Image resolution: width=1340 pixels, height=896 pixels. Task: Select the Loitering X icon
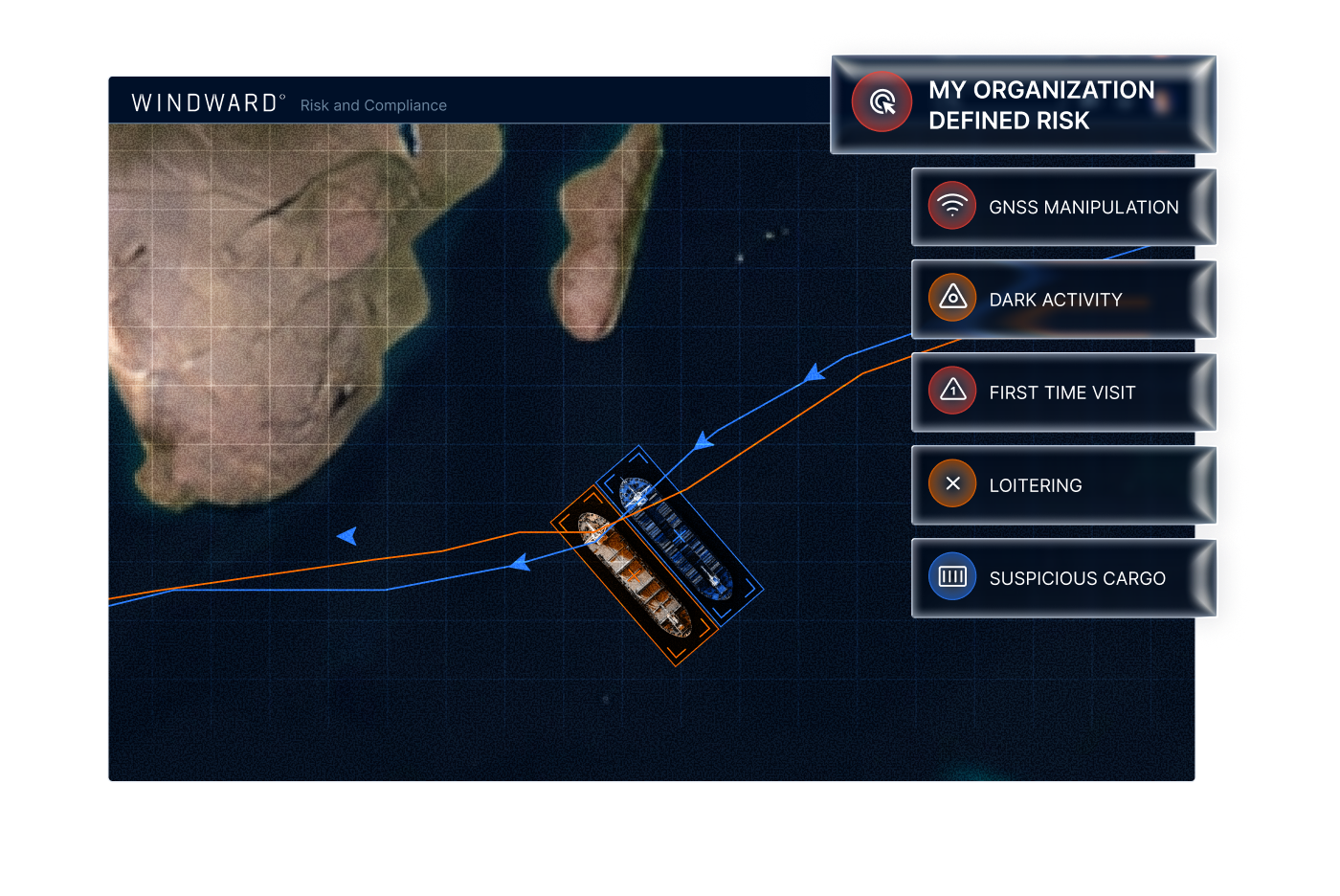(x=951, y=483)
